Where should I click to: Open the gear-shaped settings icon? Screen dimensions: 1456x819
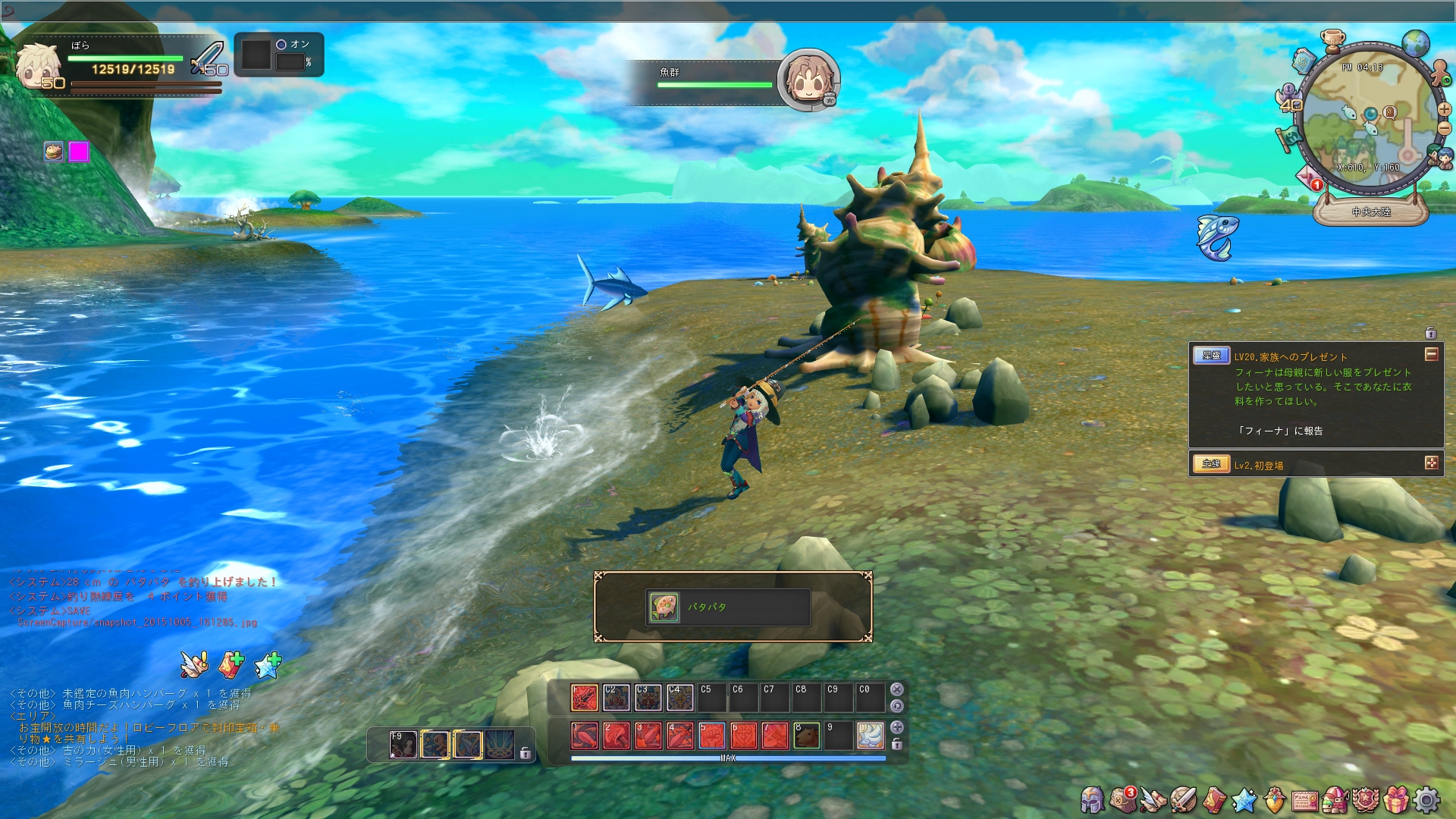tap(1426, 799)
